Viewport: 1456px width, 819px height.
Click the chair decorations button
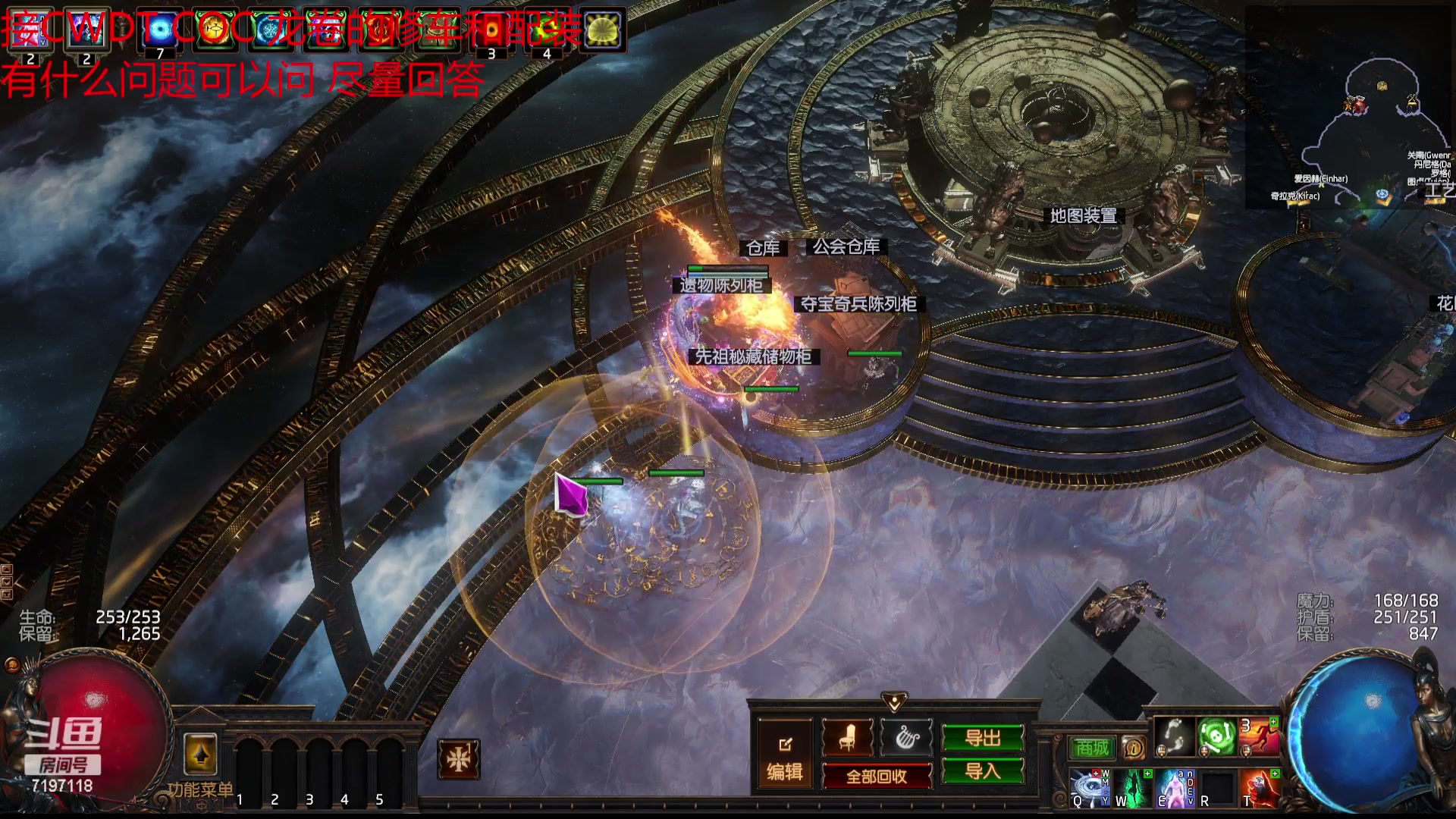[847, 737]
